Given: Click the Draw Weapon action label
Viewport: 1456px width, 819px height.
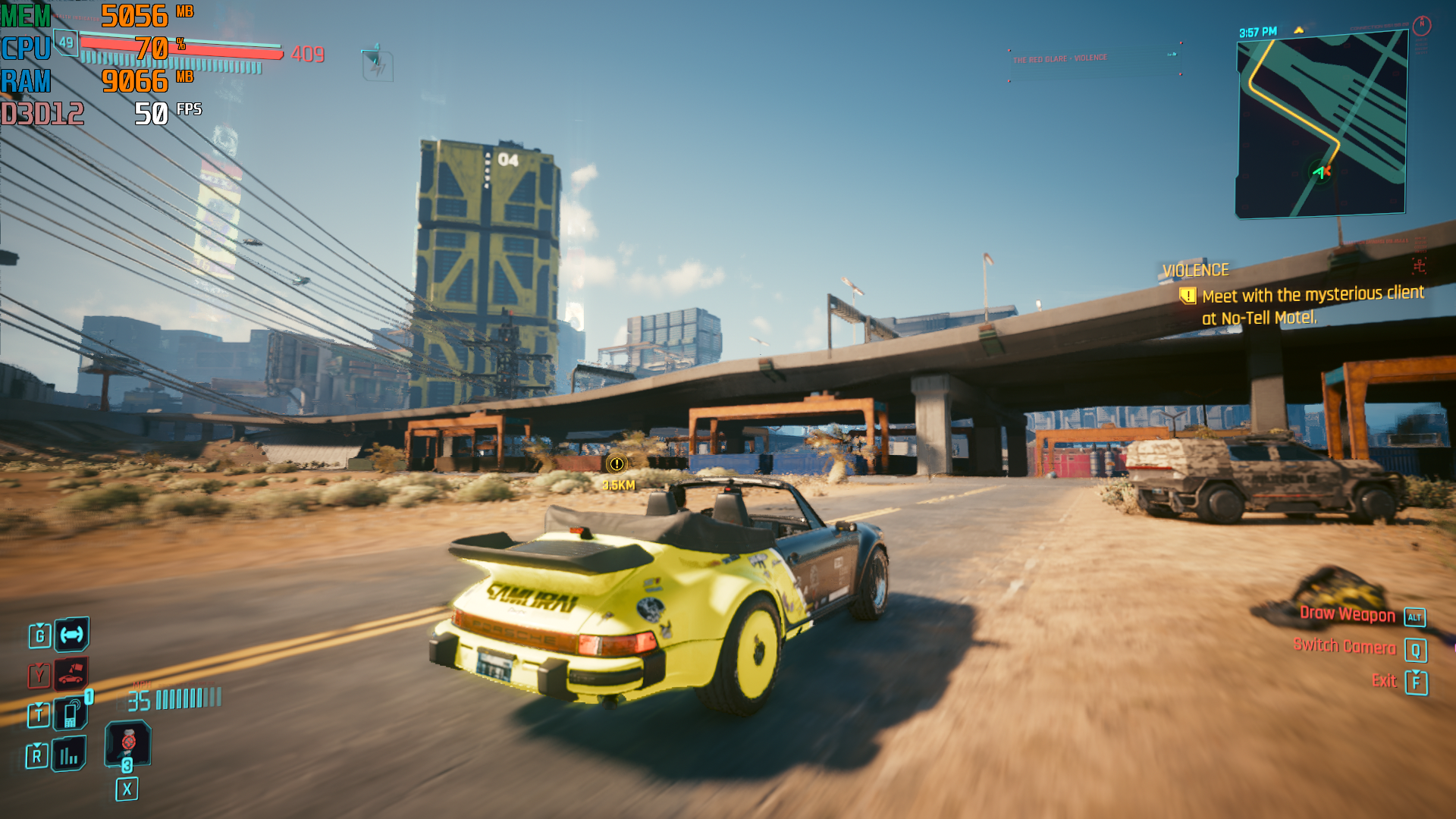Looking at the screenshot, I should [1348, 614].
